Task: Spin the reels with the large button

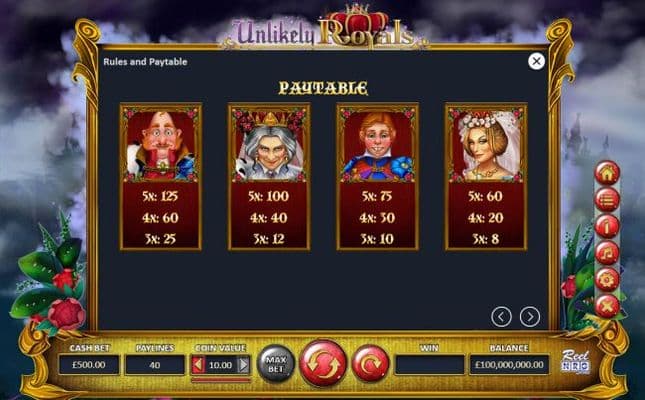Action: [322, 363]
